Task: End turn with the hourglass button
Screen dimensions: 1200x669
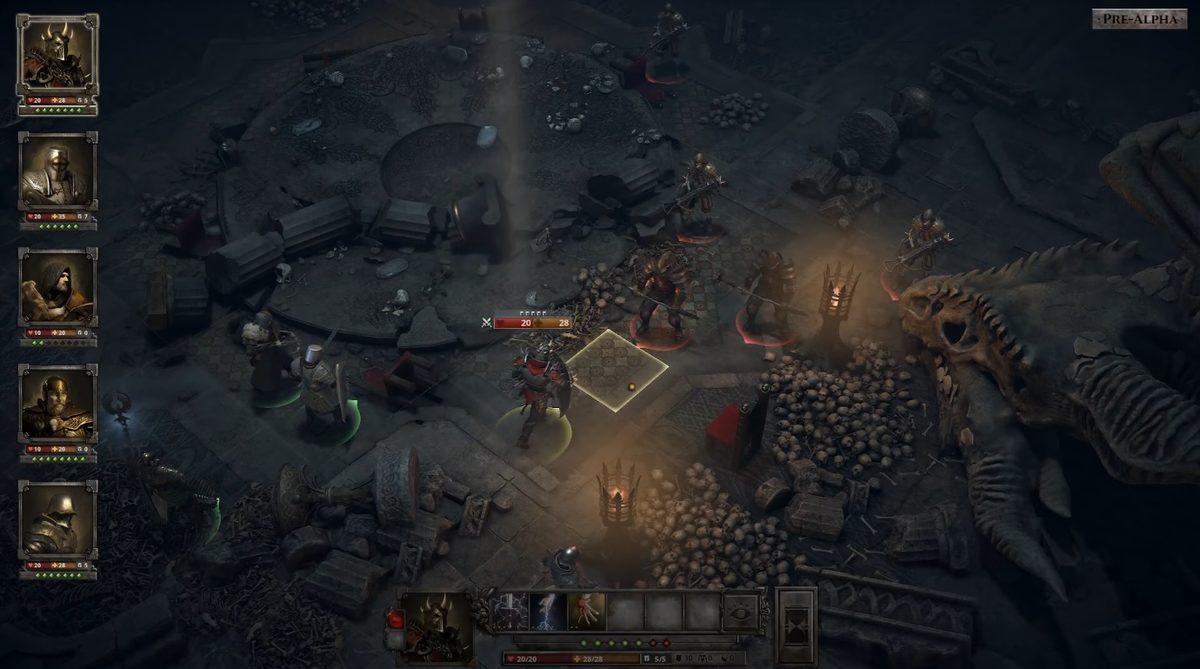Action: pyautogui.click(x=796, y=625)
